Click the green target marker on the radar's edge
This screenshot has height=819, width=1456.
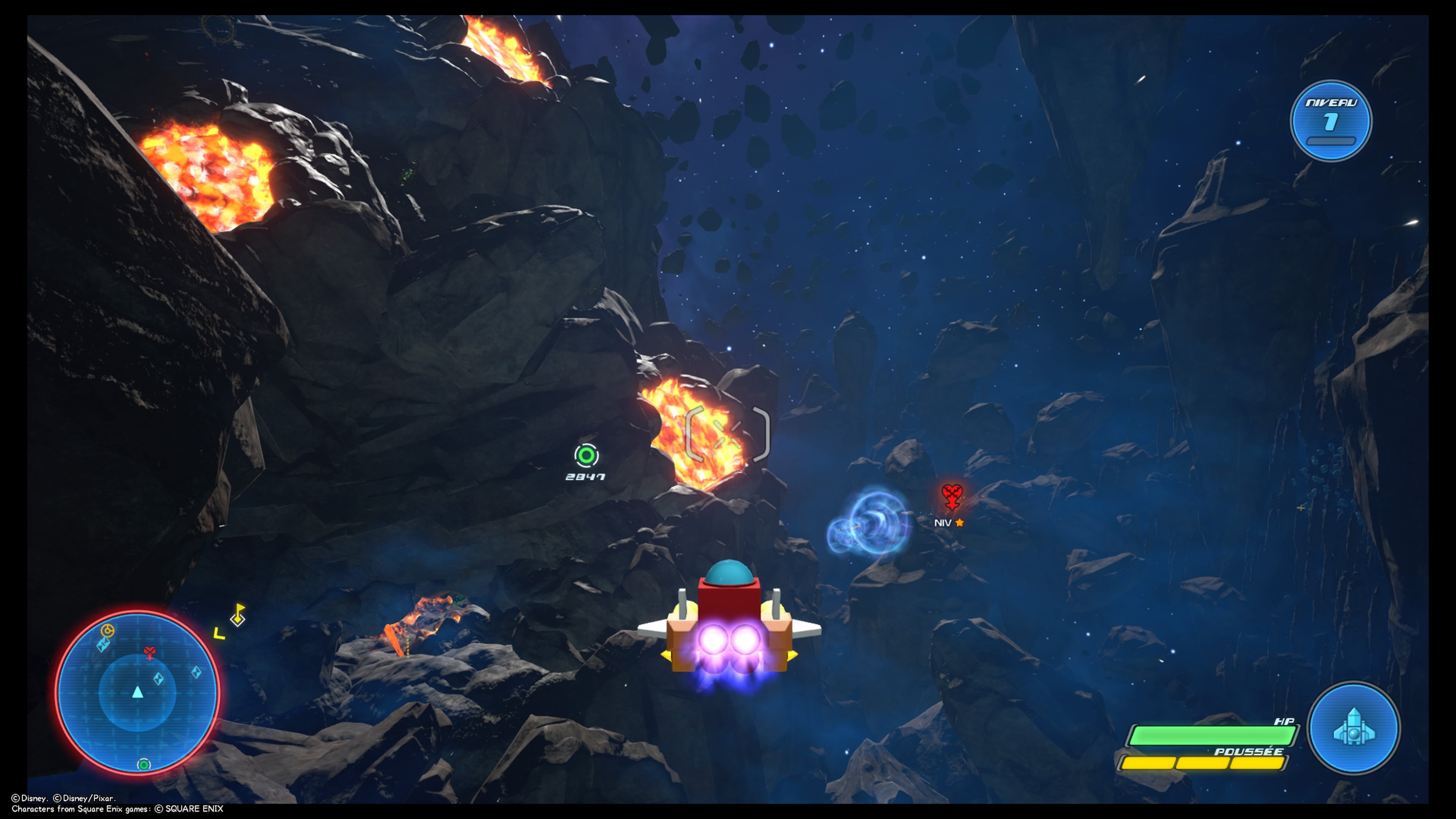coord(144,765)
